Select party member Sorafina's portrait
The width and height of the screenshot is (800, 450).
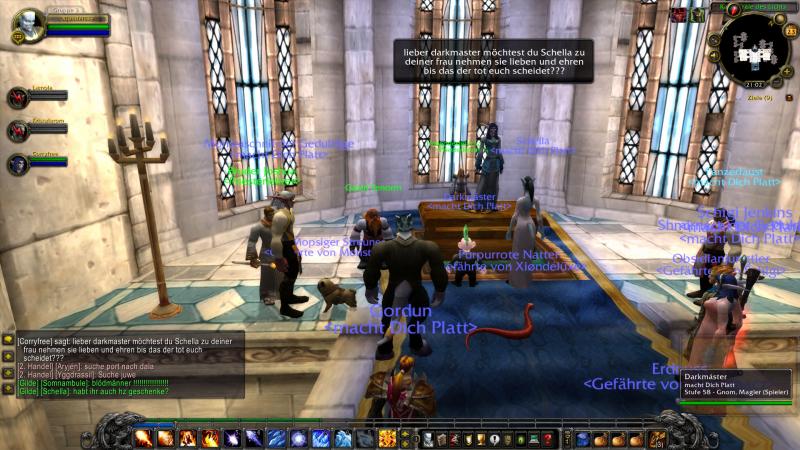[19, 164]
